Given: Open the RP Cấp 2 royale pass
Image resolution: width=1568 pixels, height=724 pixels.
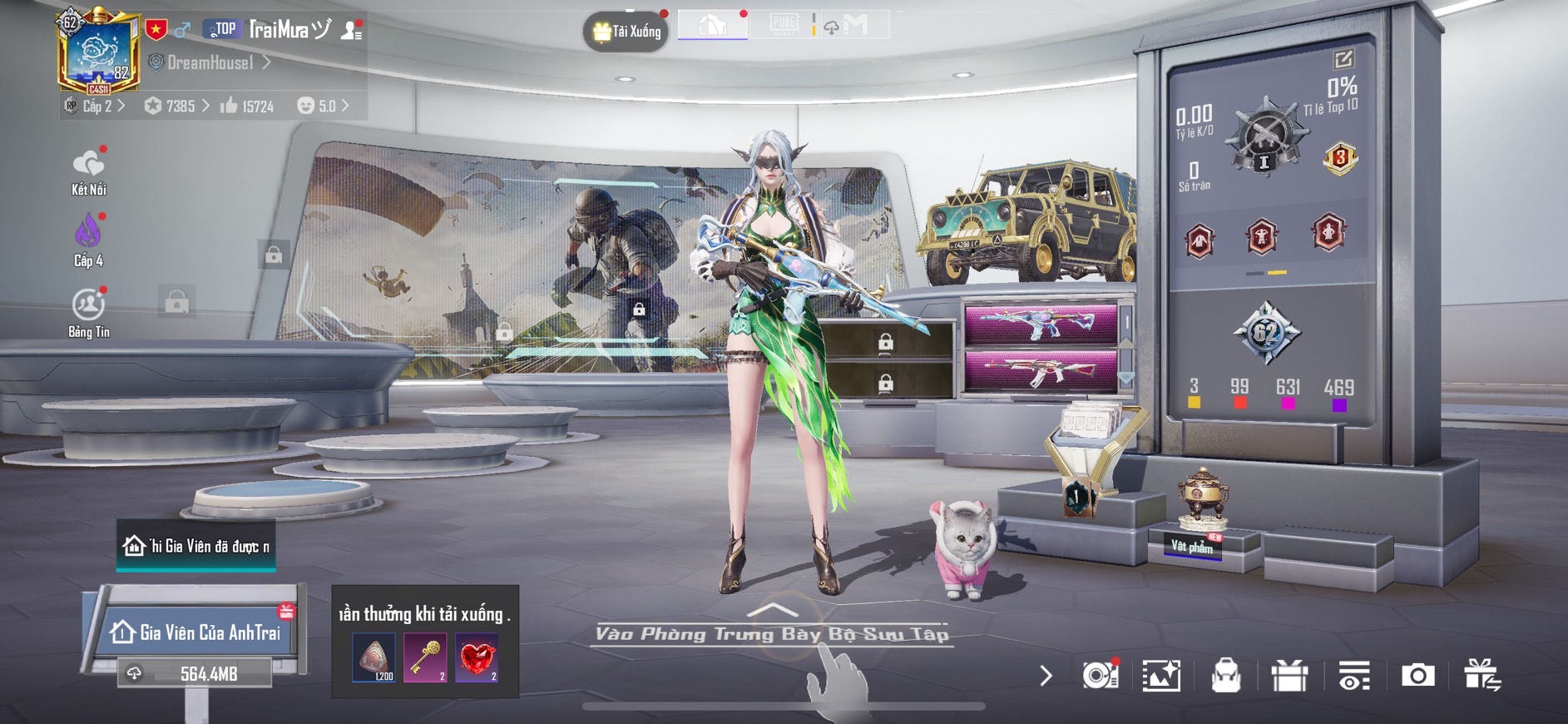Looking at the screenshot, I should (94, 106).
